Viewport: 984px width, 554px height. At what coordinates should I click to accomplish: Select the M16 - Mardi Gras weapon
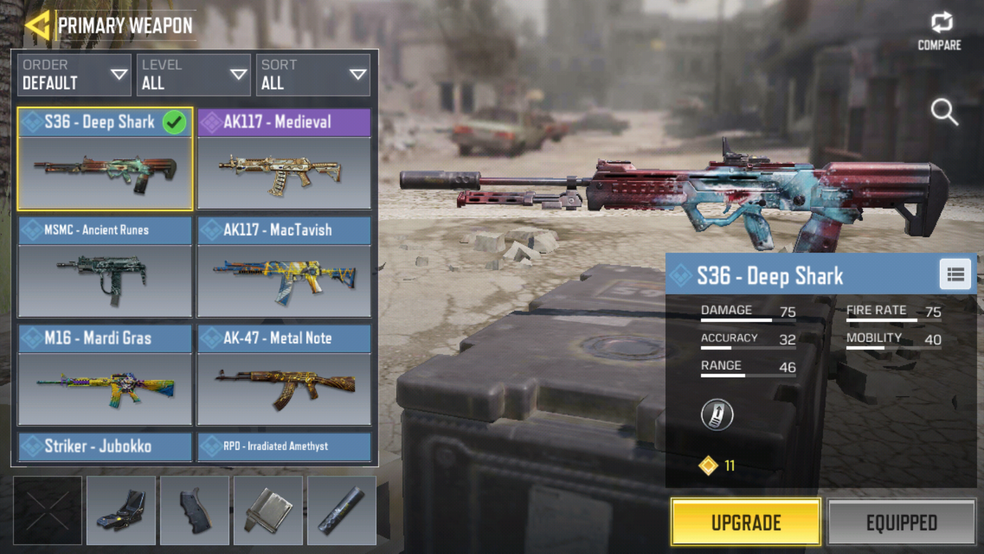pyautogui.click(x=105, y=375)
